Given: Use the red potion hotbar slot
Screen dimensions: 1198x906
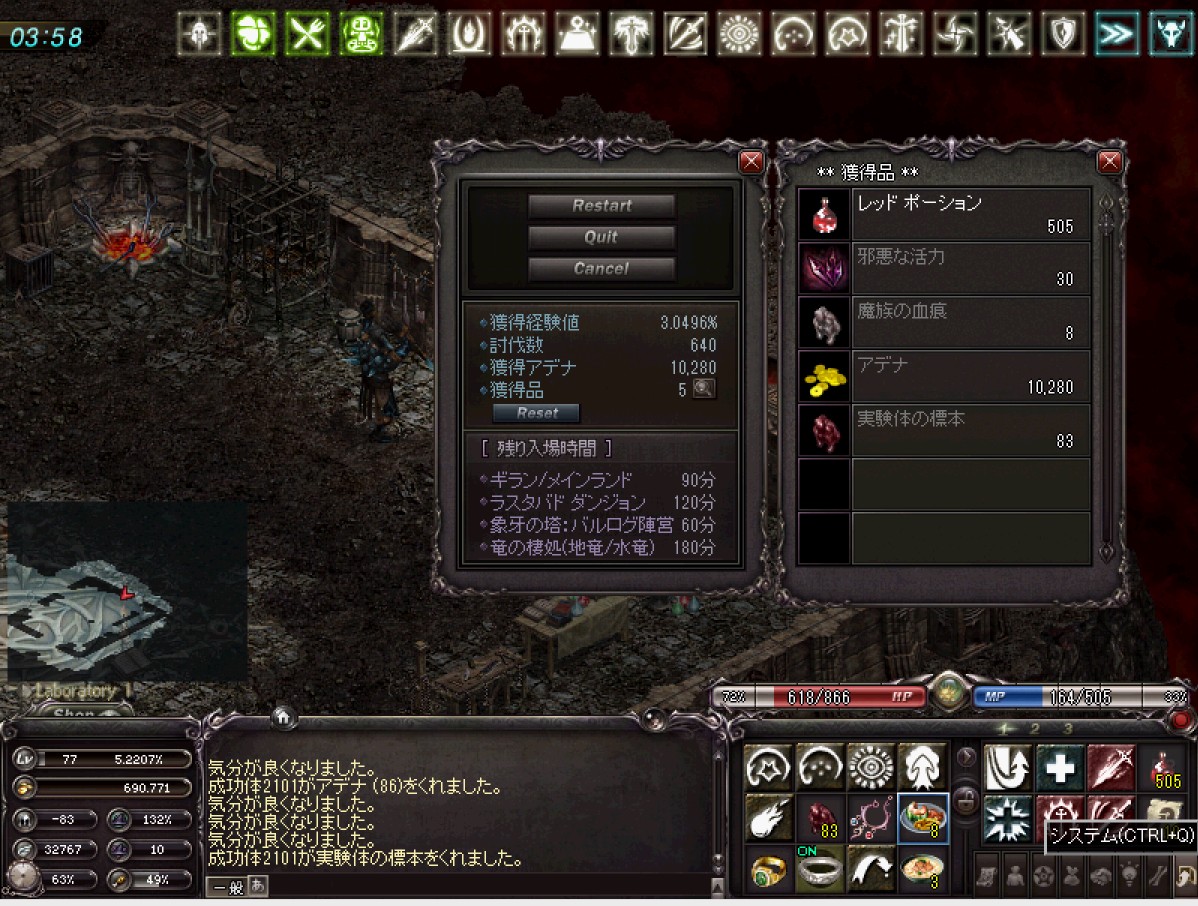Looking at the screenshot, I should 1163,768.
